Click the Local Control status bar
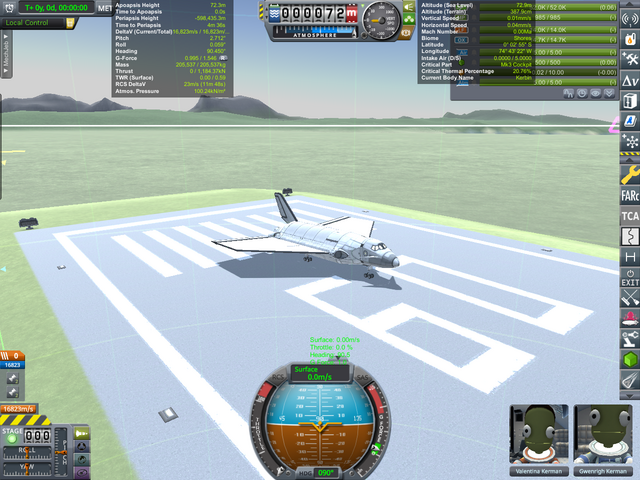Image resolution: width=640 pixels, height=480 pixels. (34, 22)
